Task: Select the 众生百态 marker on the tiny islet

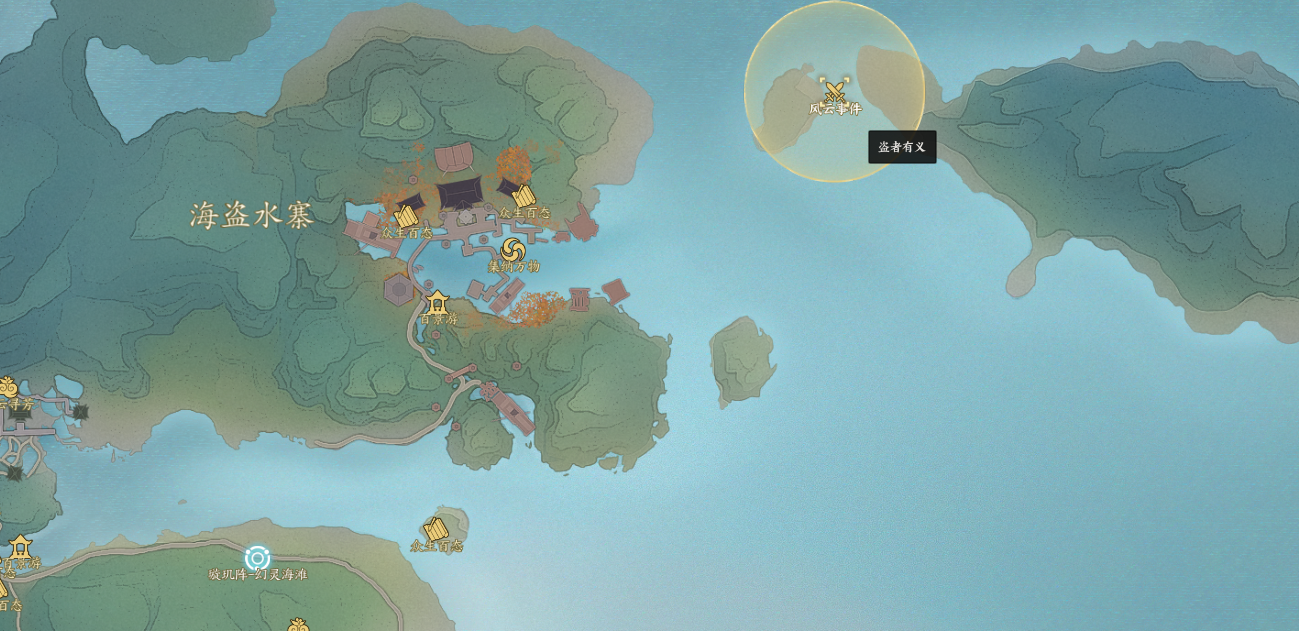Action: tap(436, 529)
